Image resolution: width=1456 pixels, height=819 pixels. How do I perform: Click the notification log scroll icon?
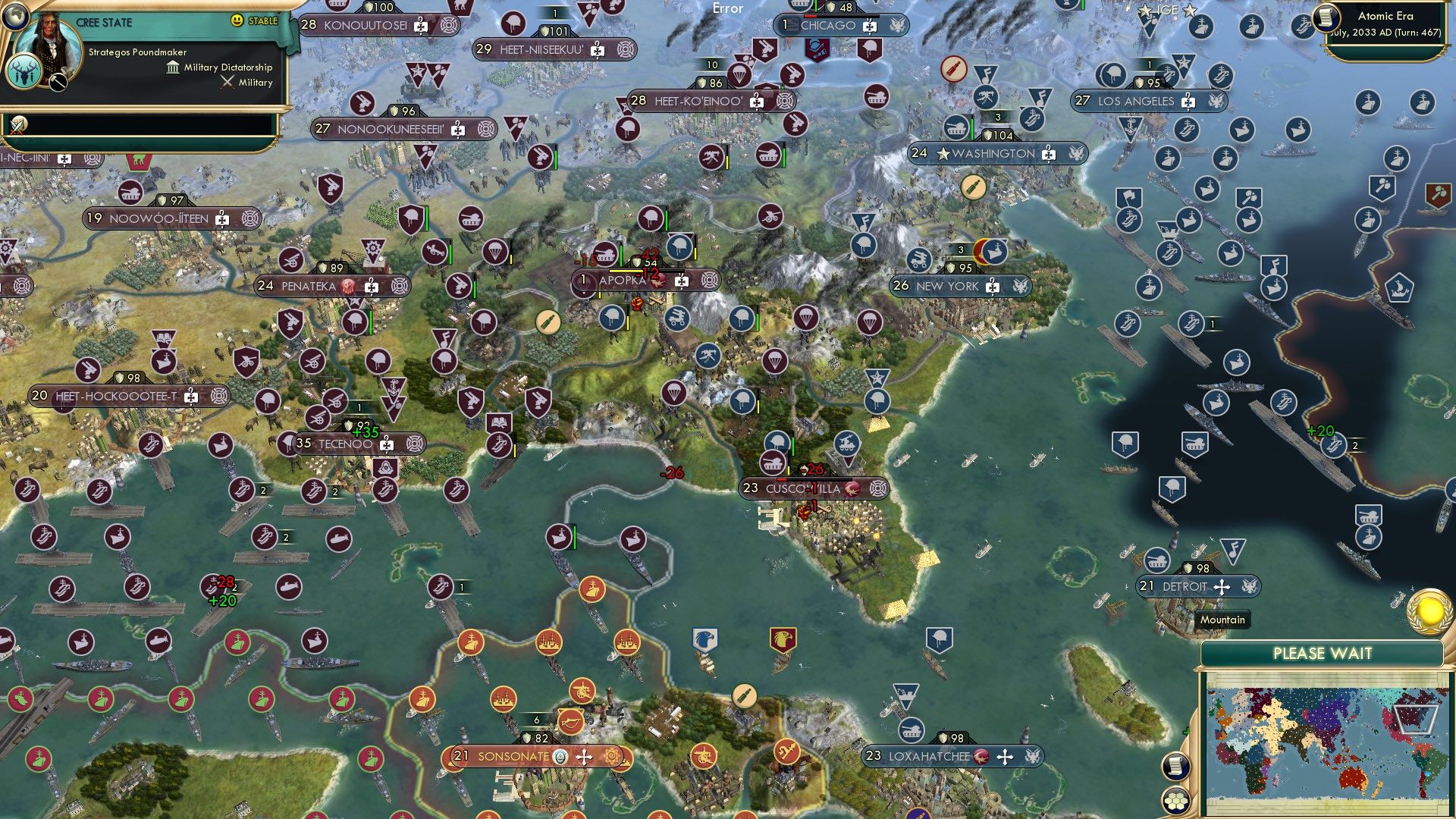[x=1175, y=767]
